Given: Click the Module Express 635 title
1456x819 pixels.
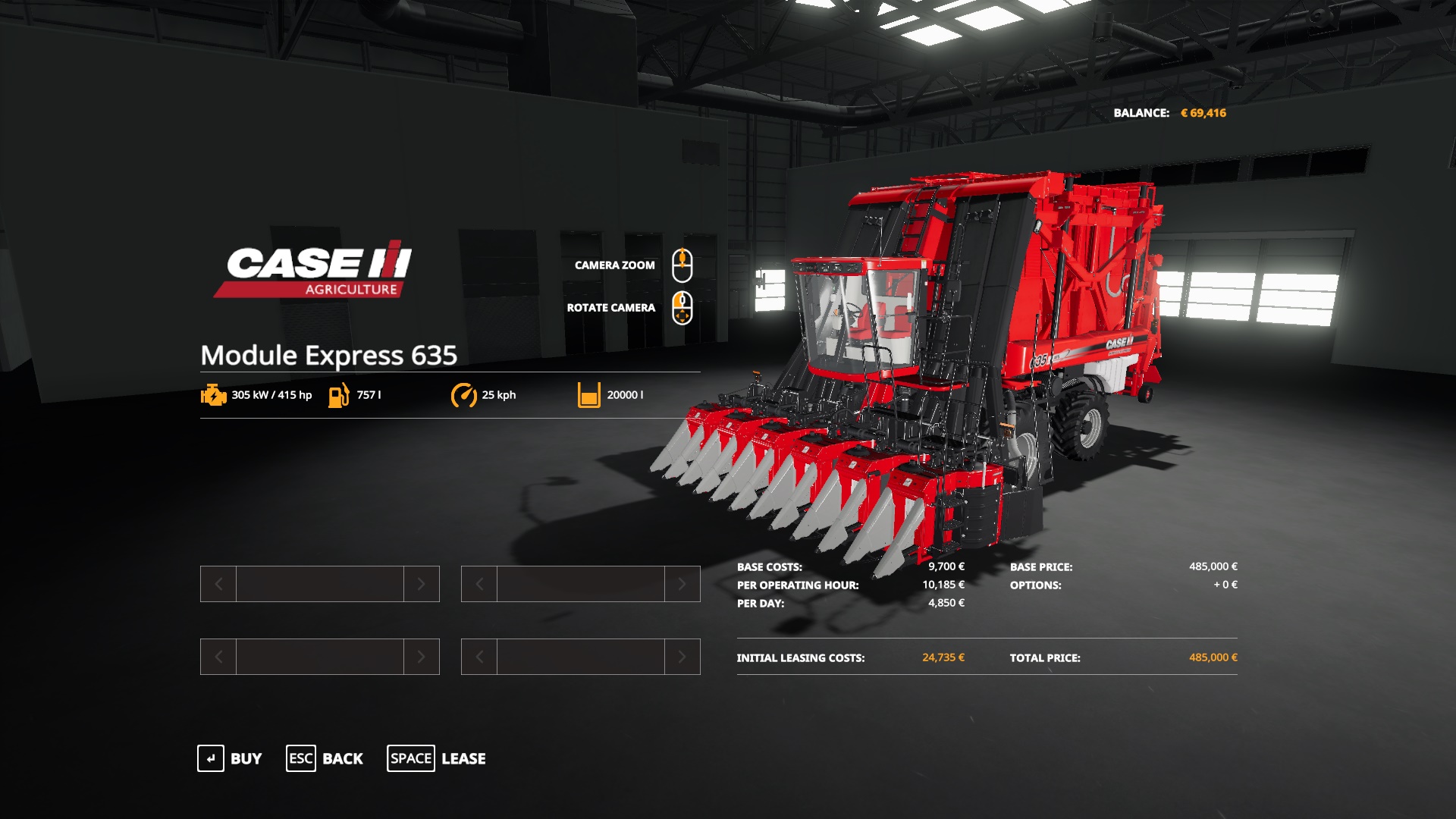Looking at the screenshot, I should click(330, 353).
